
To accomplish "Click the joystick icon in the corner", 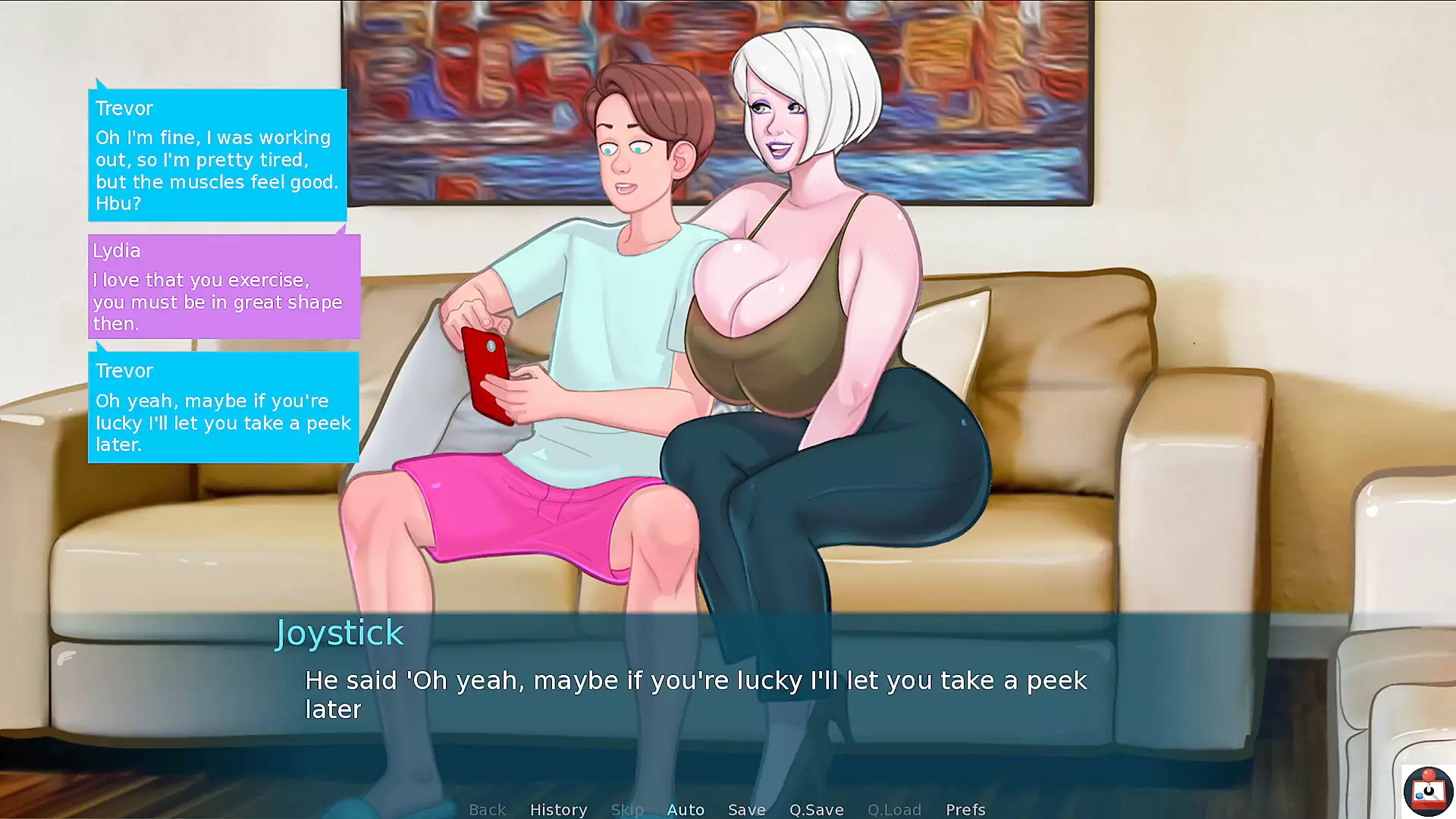I will [x=1427, y=791].
